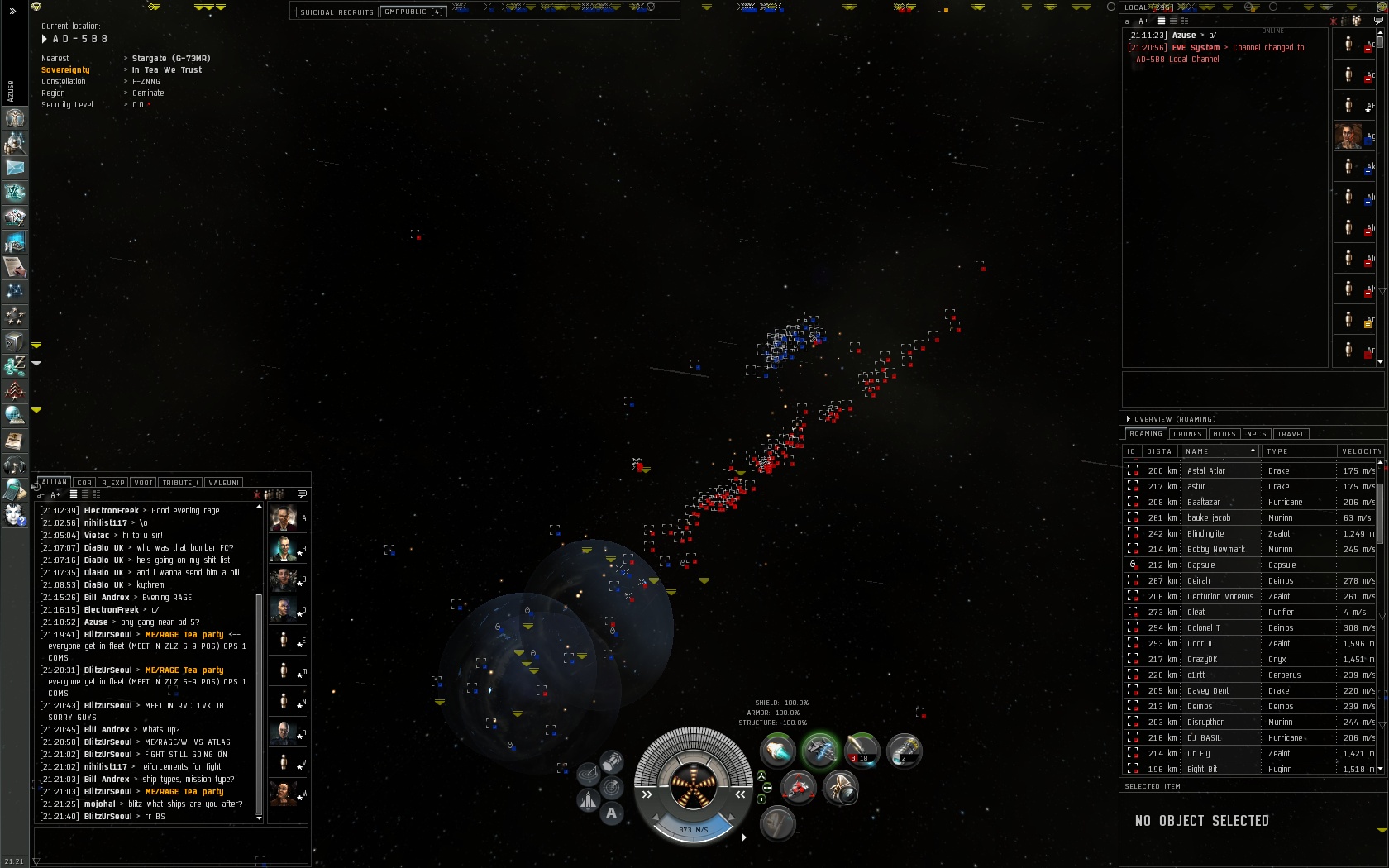Screen dimensions: 1389x868
Task: Activate the autopilot 'A' button
Action: [x=611, y=813]
